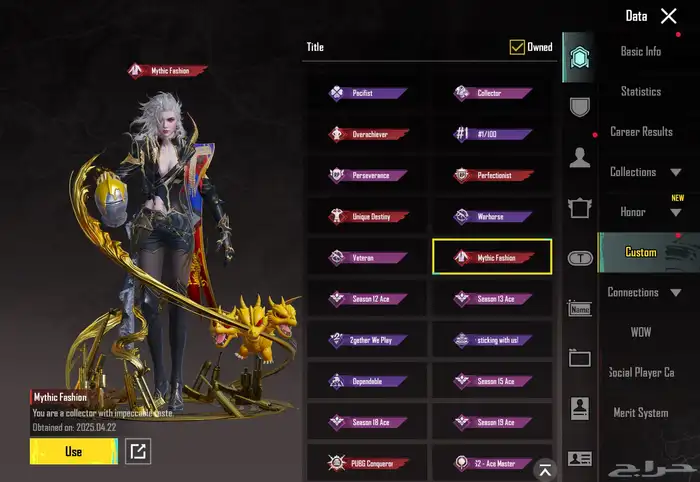700x482 pixels.
Task: Switch to the avatar silhouette tab
Action: [579, 157]
